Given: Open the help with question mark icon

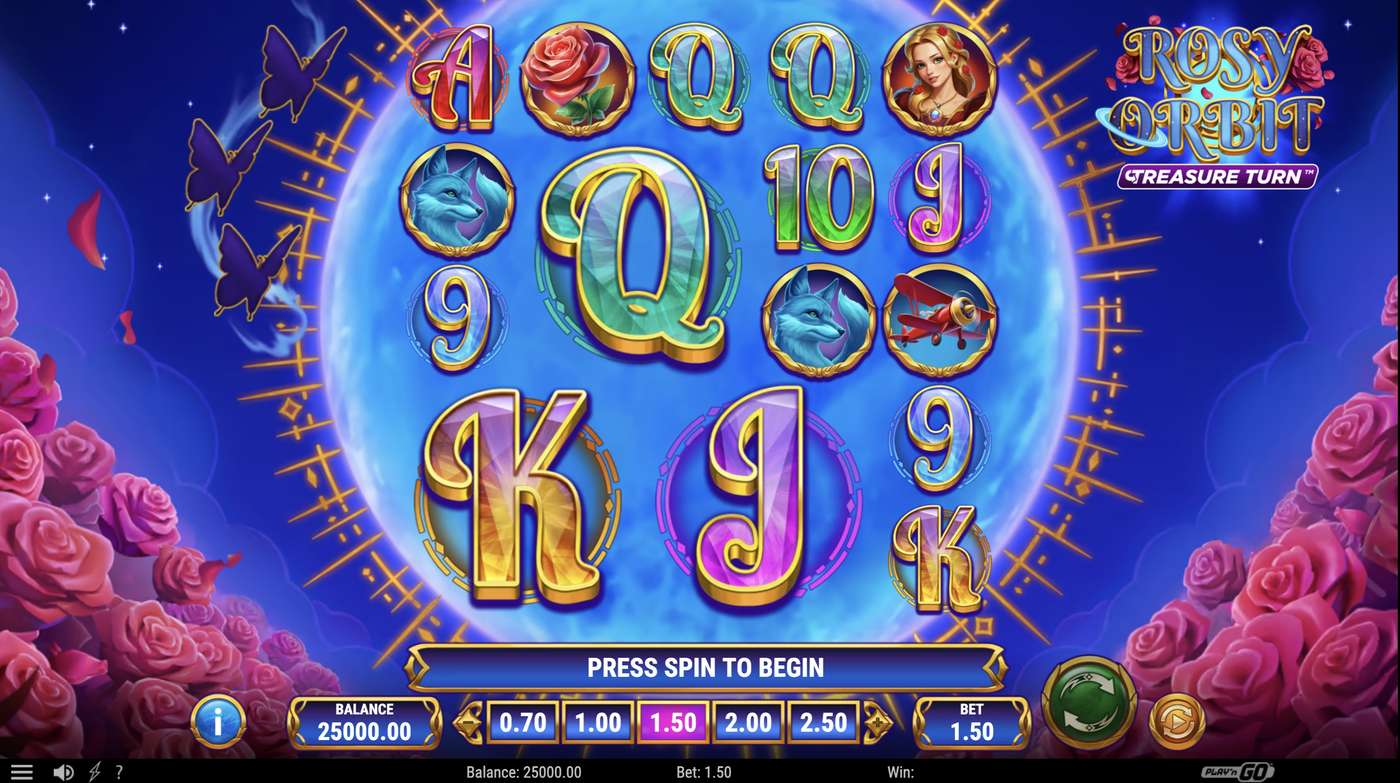Looking at the screenshot, I should (120, 770).
